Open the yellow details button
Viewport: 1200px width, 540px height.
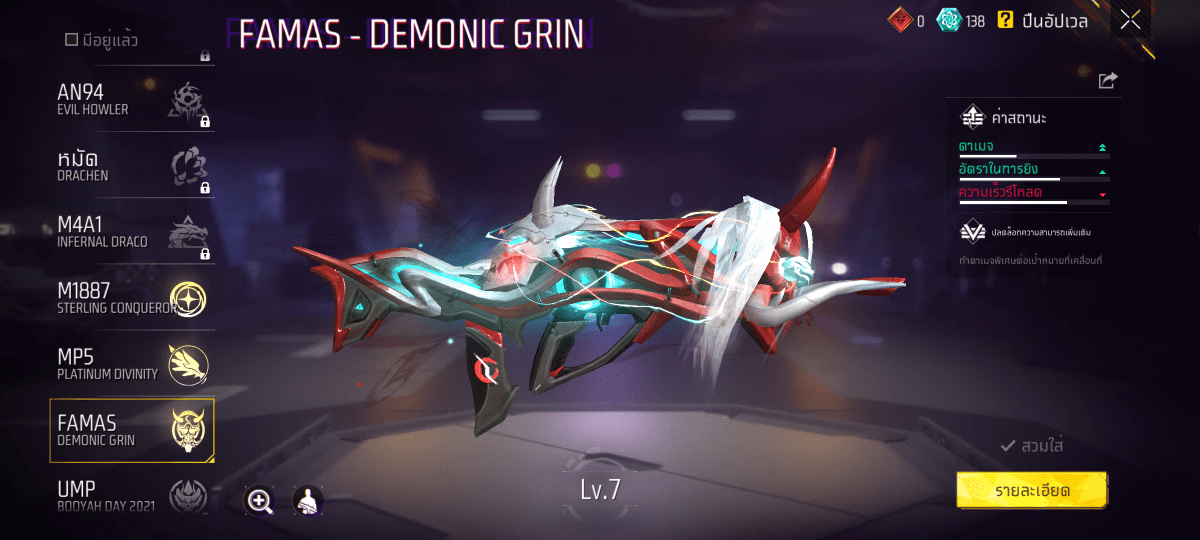(x=1031, y=490)
